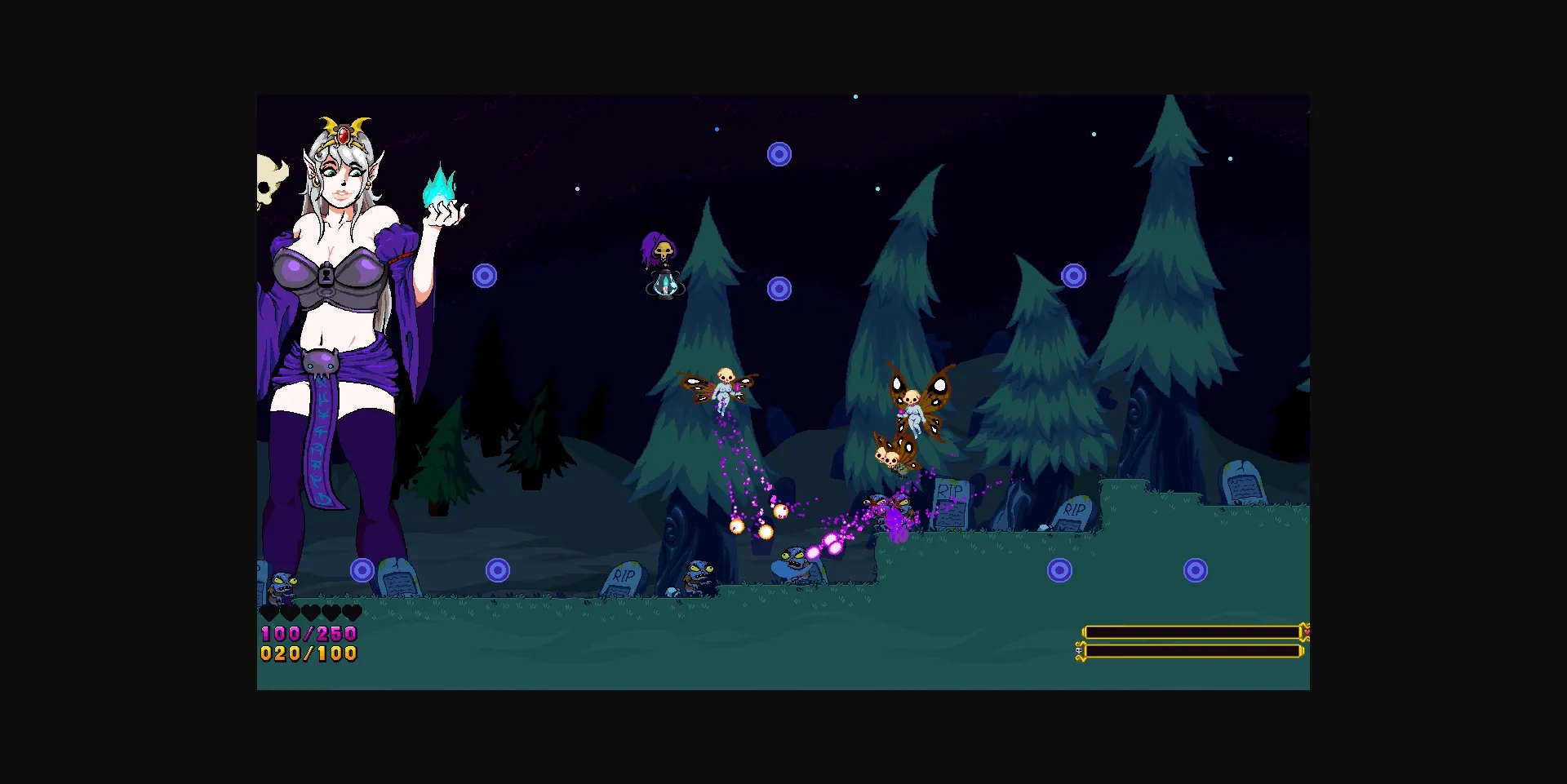Image resolution: width=1567 pixels, height=784 pixels.
Task: Click the first black heart in the health row
Action: [269, 612]
